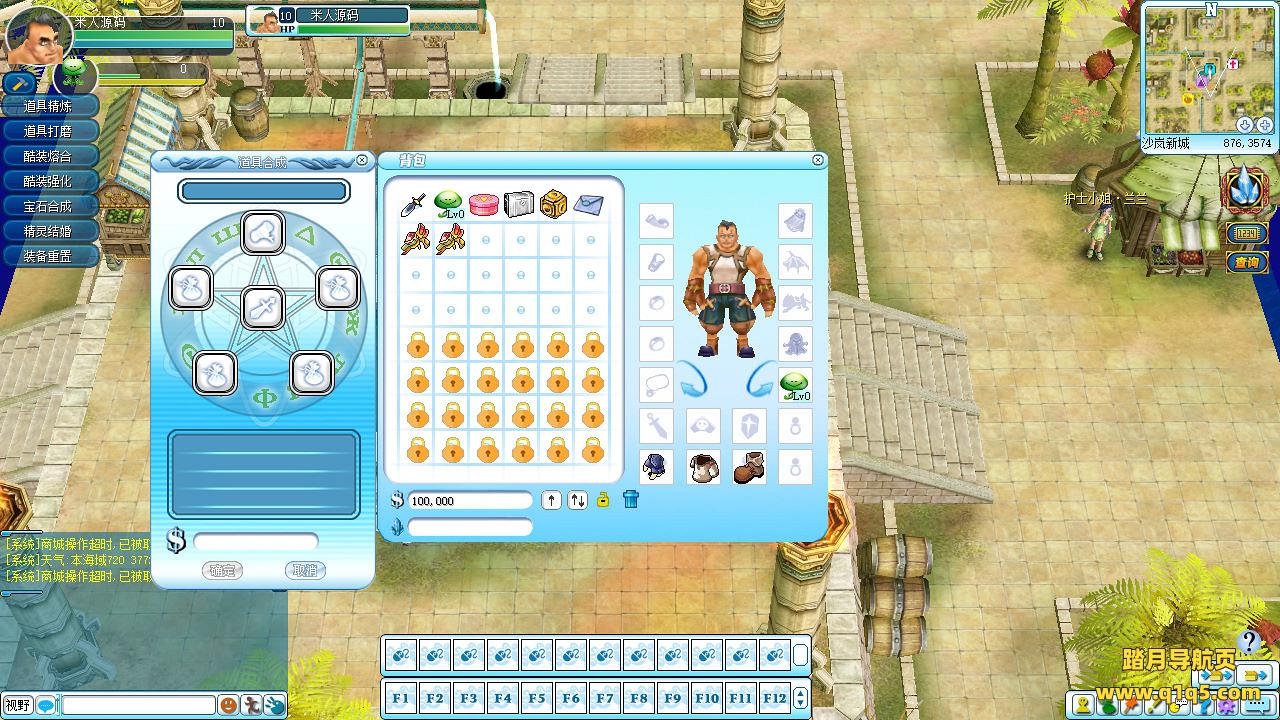Open the 查询 query button

(1246, 262)
